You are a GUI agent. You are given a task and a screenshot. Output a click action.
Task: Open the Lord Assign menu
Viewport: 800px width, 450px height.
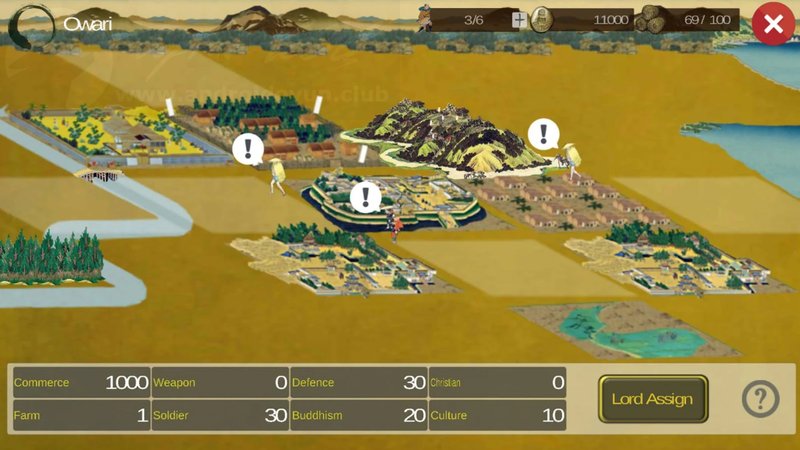[x=653, y=399]
